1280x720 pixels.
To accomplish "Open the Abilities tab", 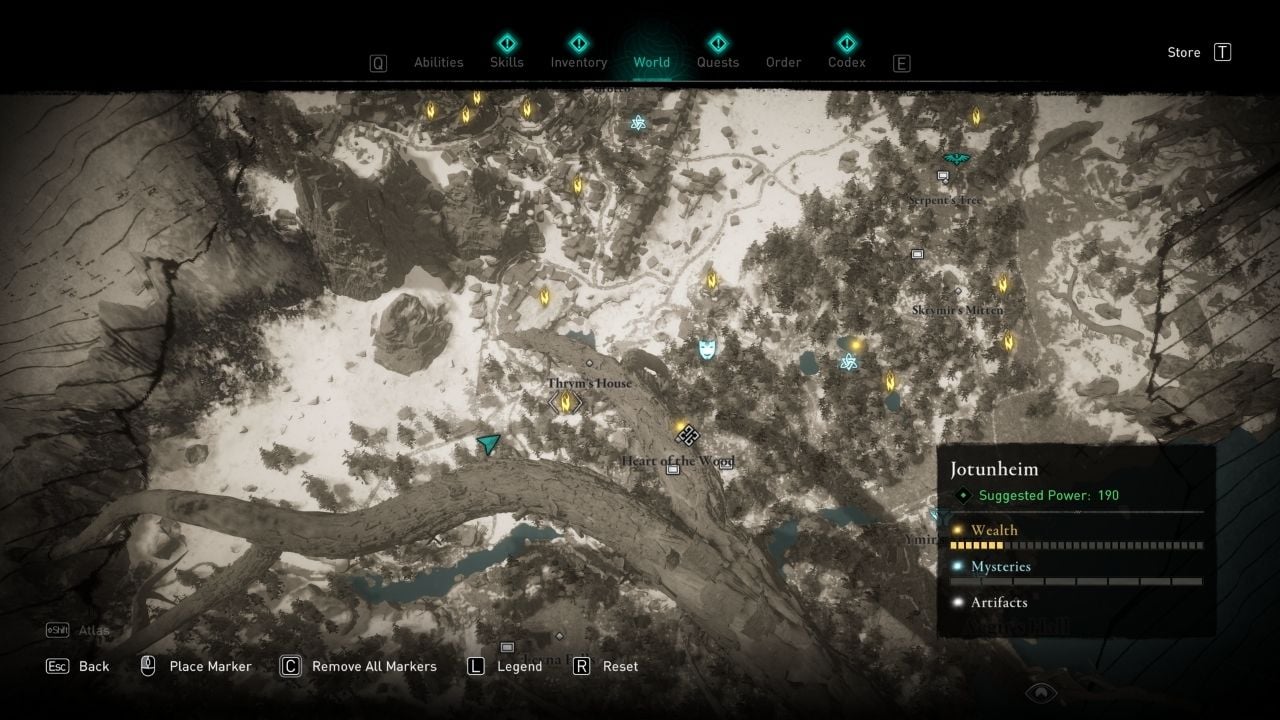I will click(439, 62).
